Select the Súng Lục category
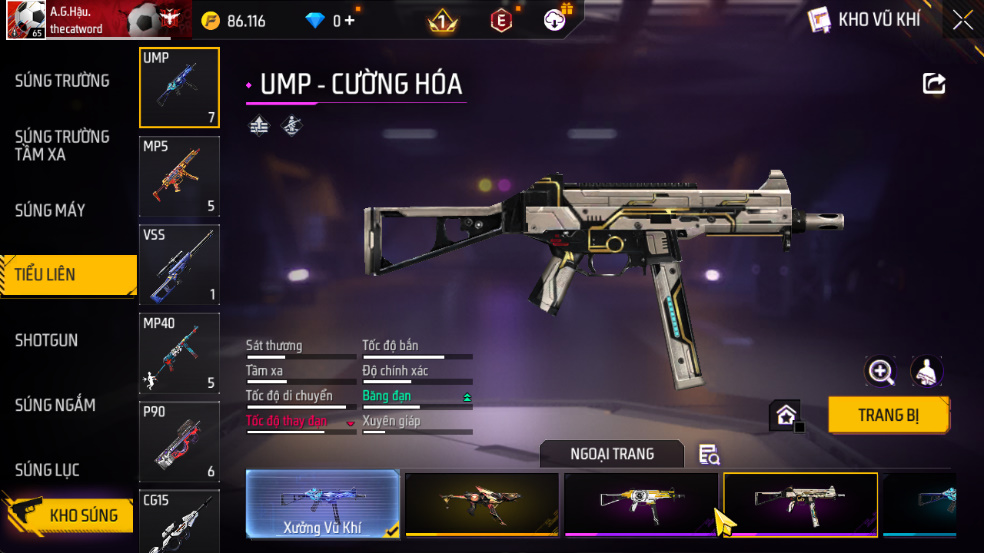The height and width of the screenshot is (553, 984). 47,470
